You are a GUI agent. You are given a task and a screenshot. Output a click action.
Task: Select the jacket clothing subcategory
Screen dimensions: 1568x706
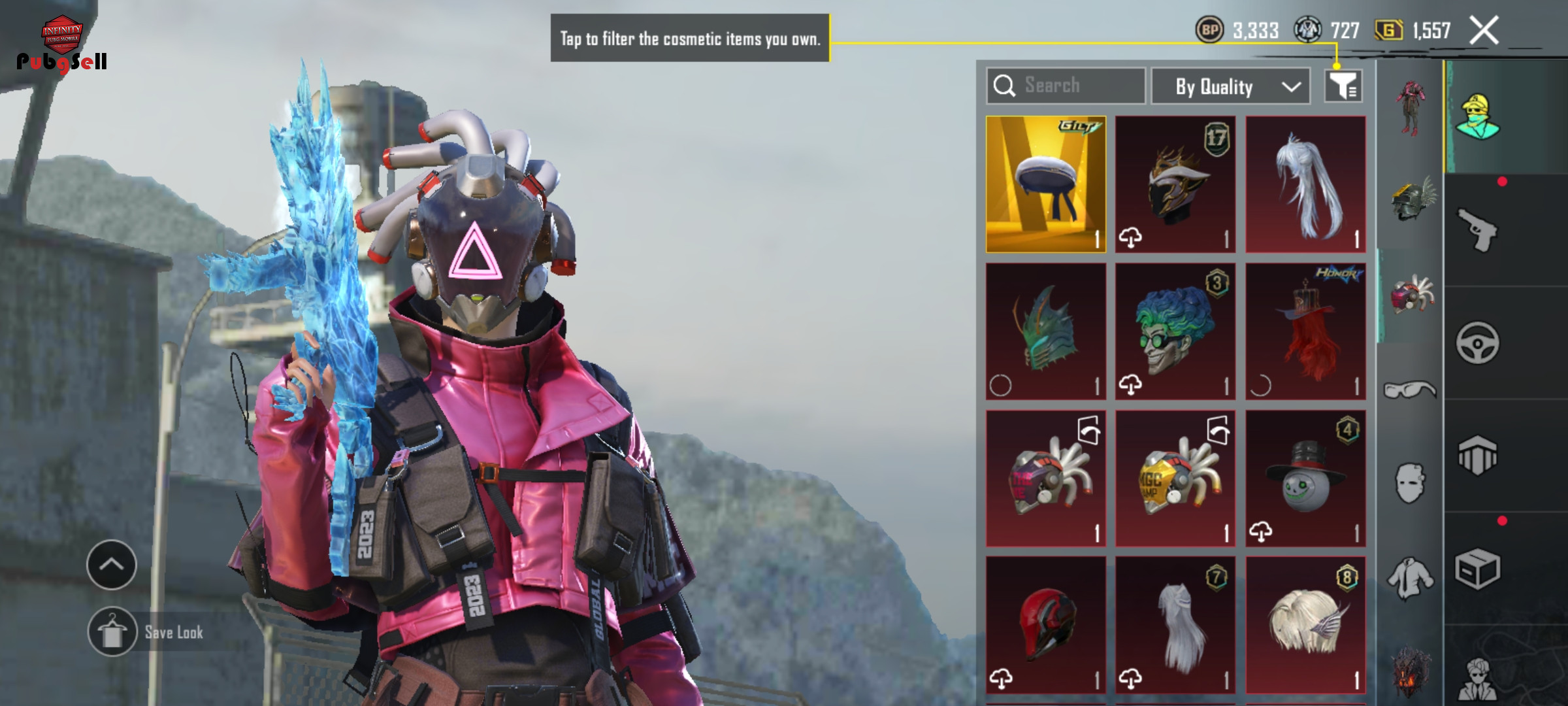(1410, 578)
